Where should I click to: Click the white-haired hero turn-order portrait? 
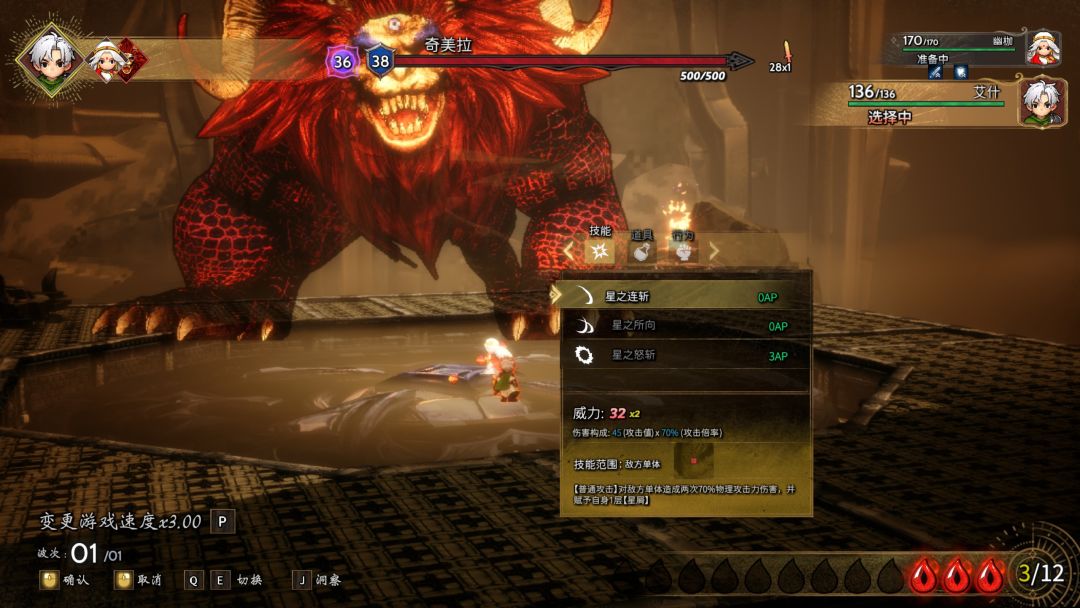coord(49,58)
